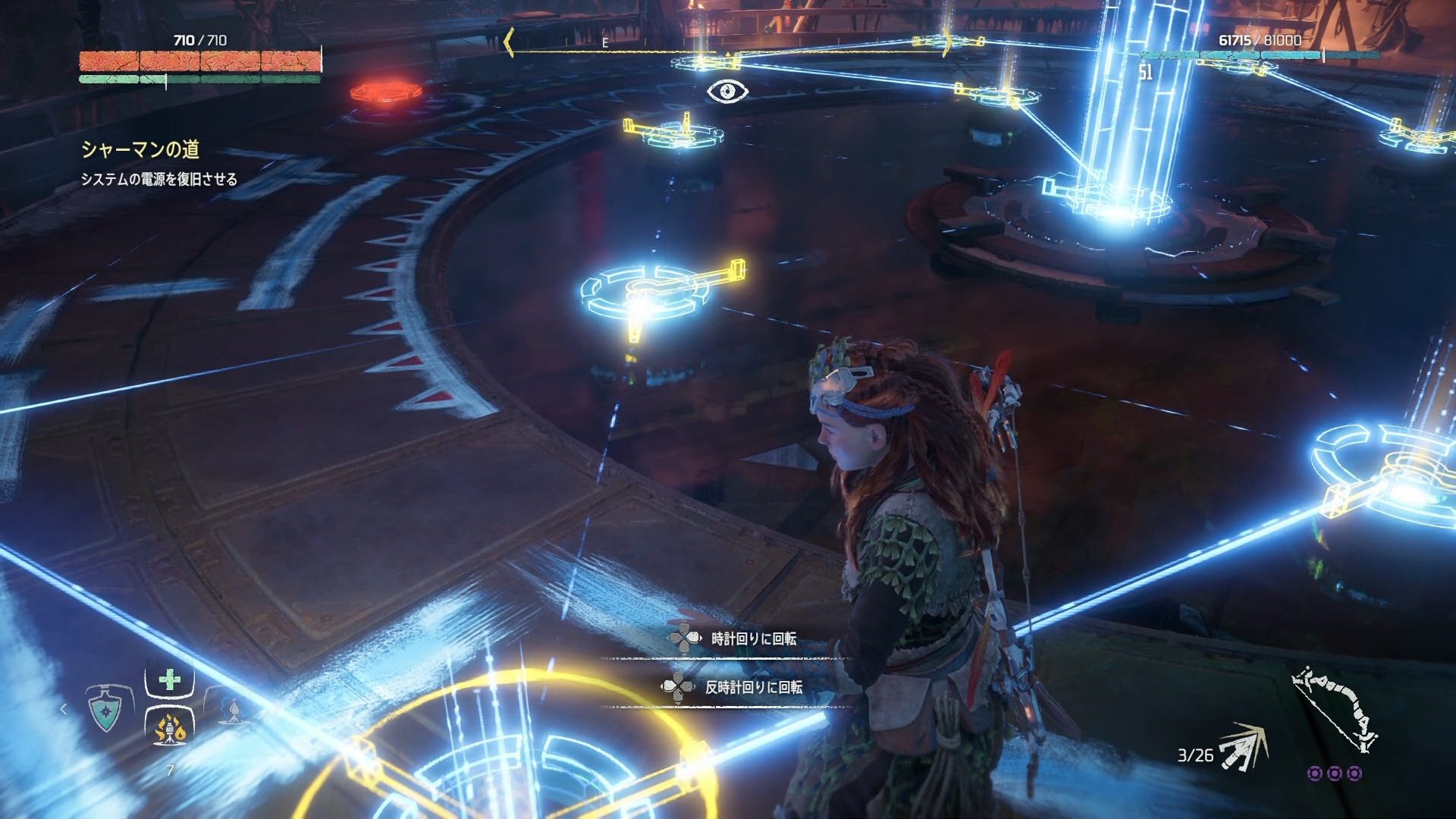Screen dimensions: 1456x819
Task: Open the シャーマンの道 quest tracker
Action: click(140, 149)
